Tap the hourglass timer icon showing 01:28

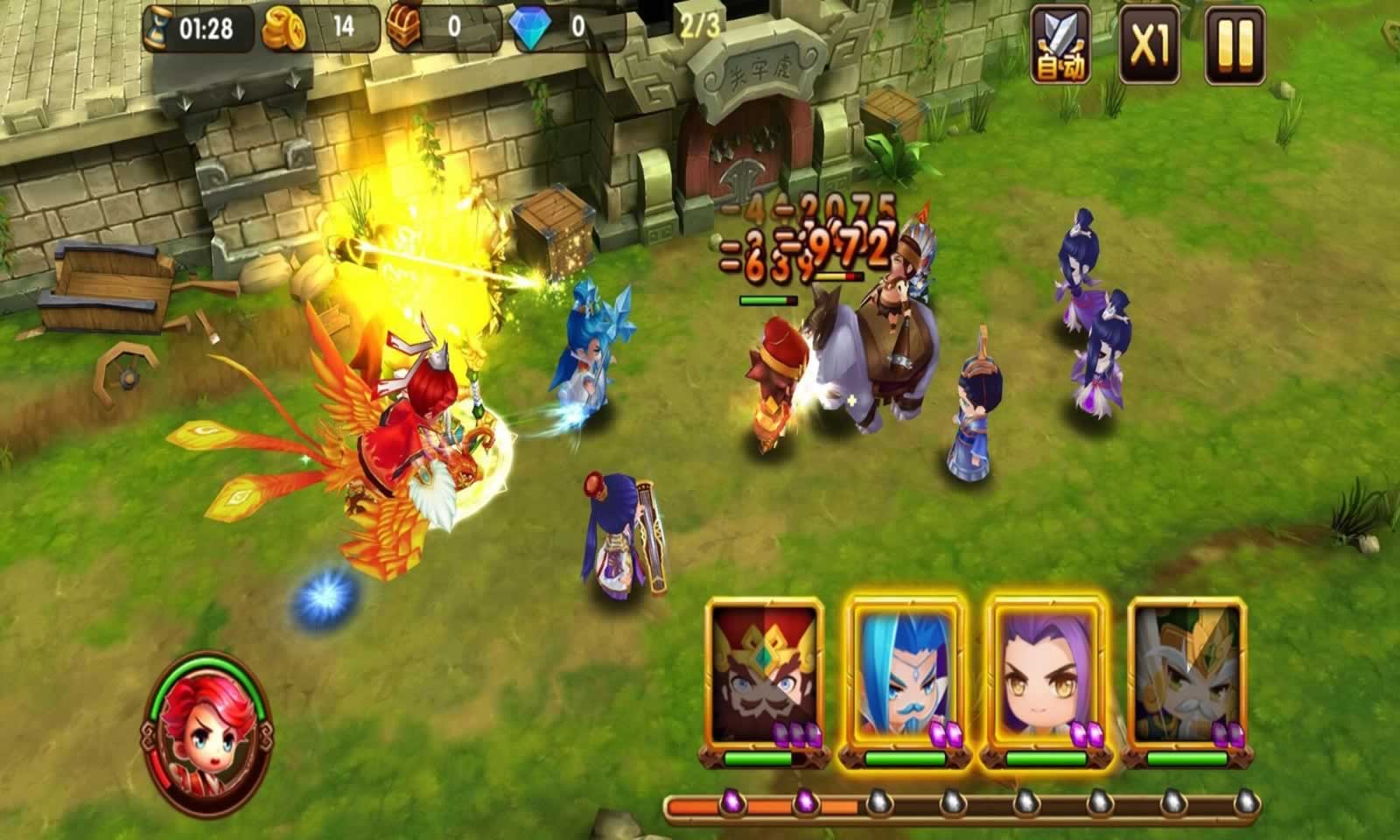click(x=156, y=26)
